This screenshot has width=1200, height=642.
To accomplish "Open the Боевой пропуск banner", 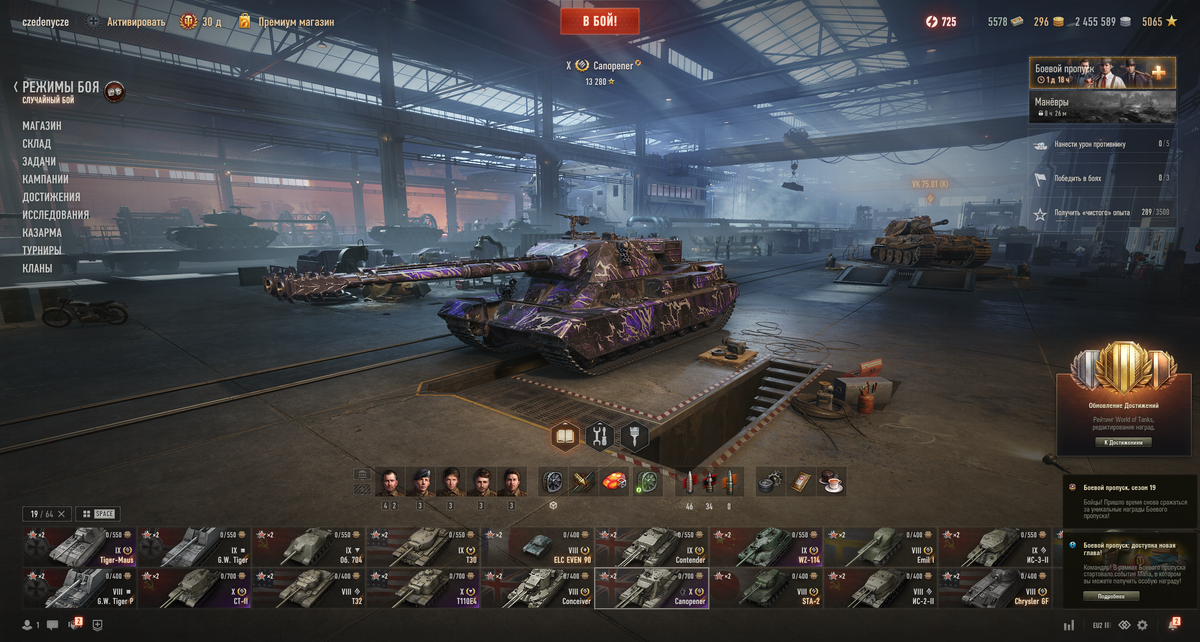I will pos(1102,73).
